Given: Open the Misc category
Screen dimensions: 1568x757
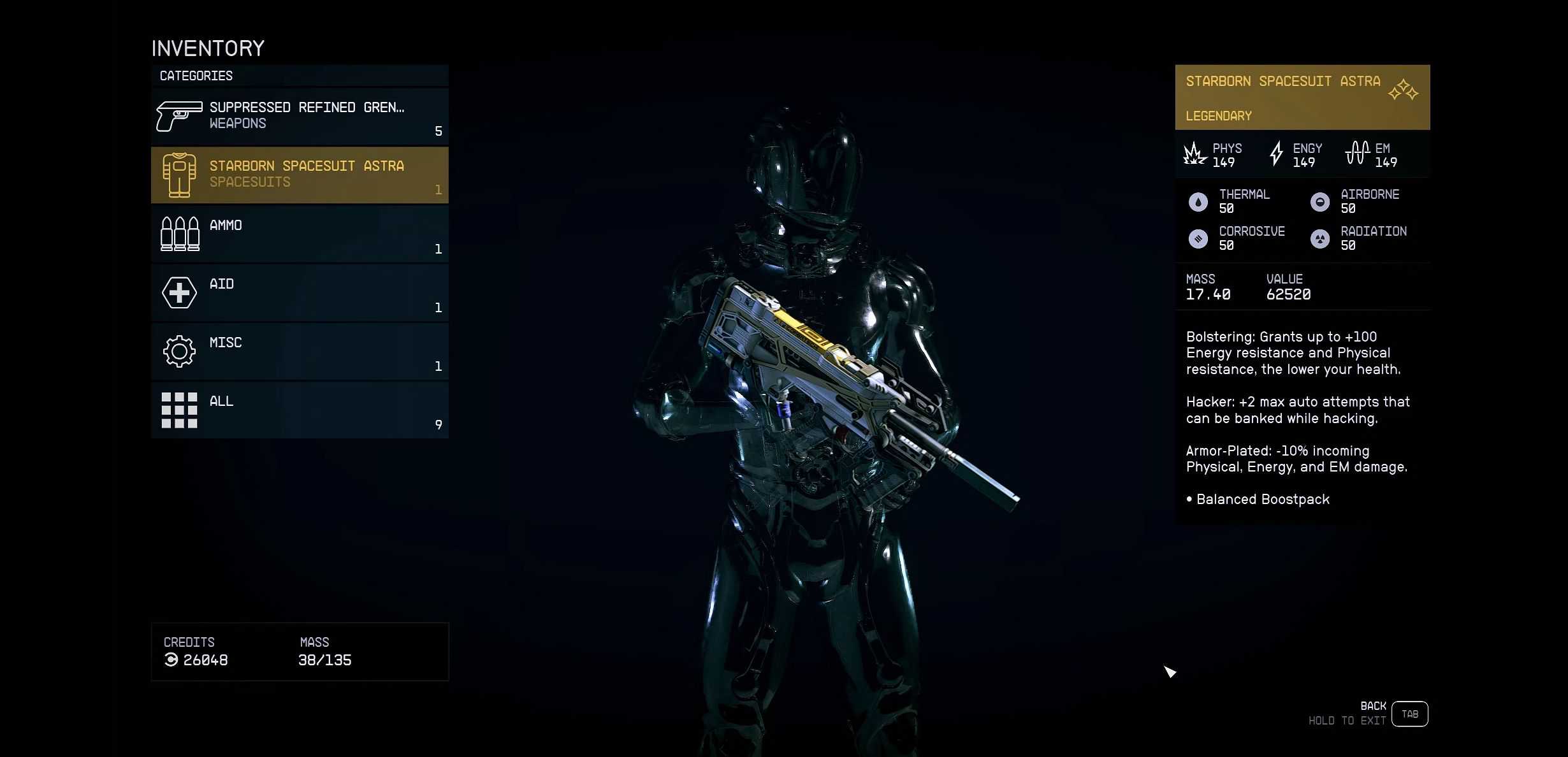Looking at the screenshot, I should (300, 351).
